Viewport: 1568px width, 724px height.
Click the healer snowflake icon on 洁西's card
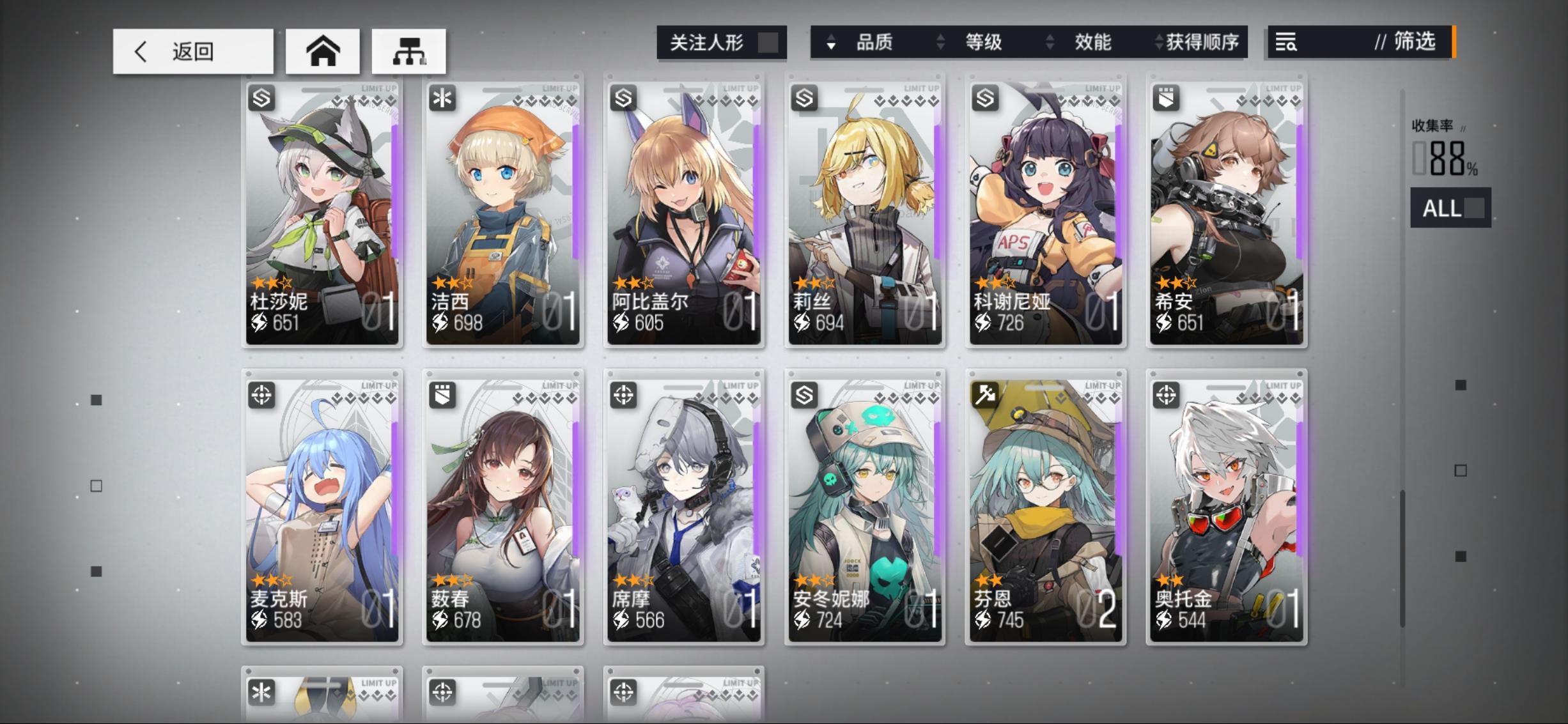[x=442, y=97]
